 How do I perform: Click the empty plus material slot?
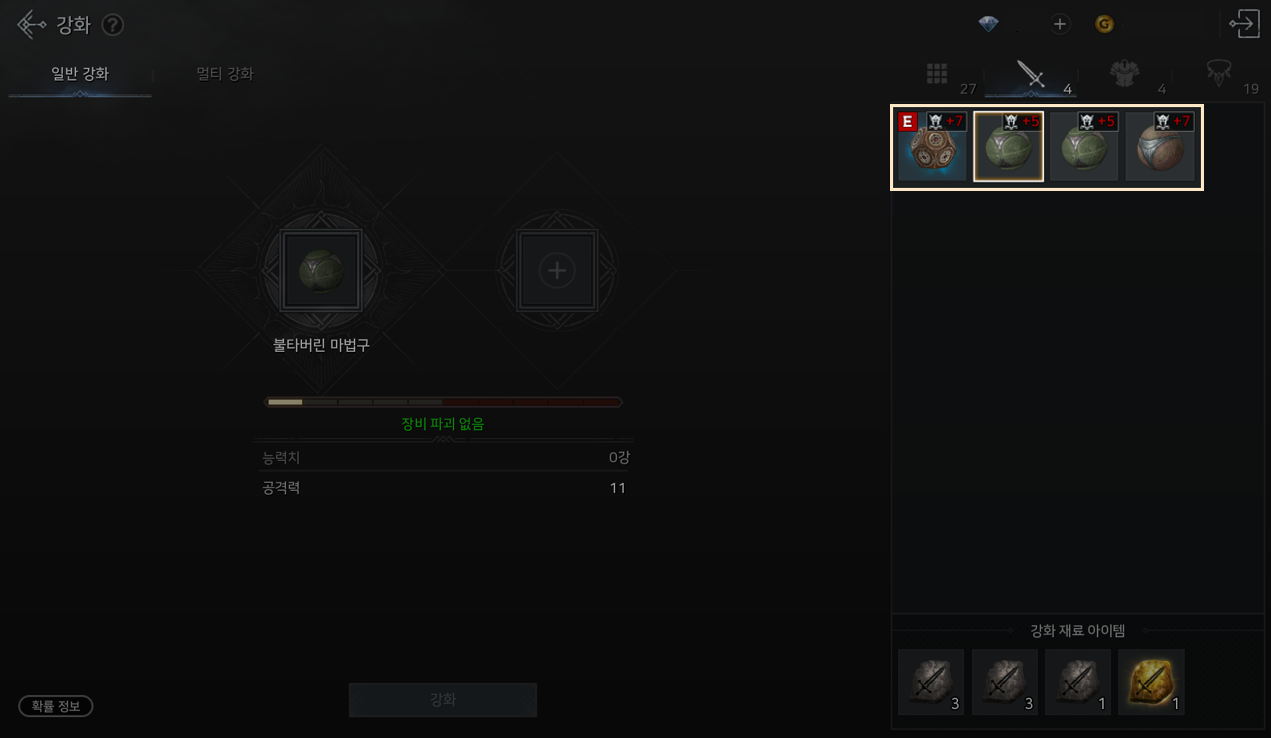point(557,270)
